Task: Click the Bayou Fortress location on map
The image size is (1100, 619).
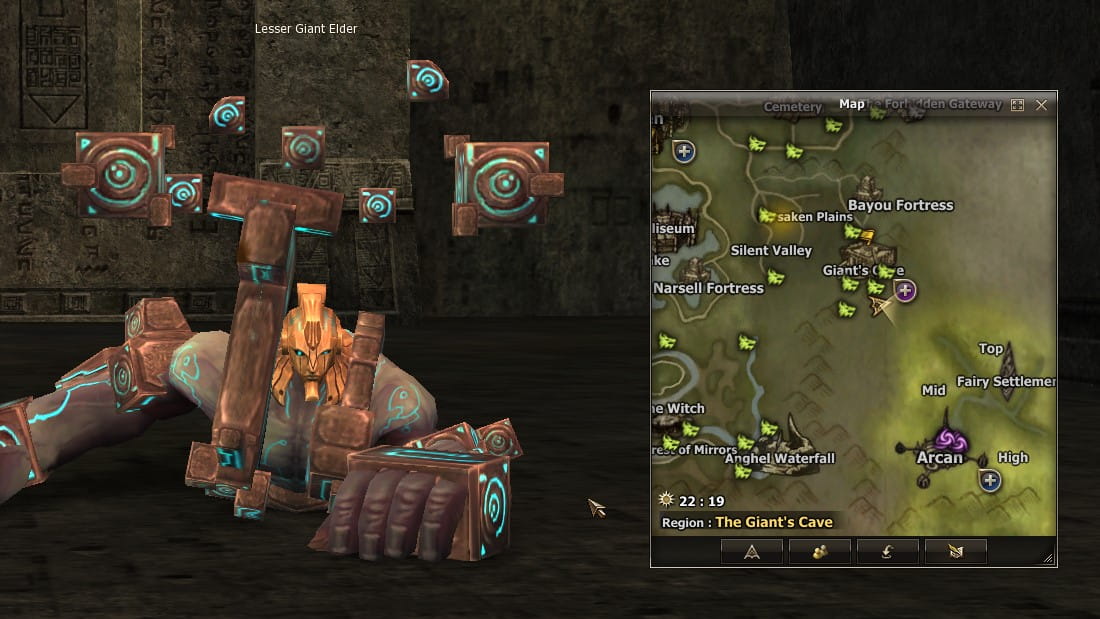Action: click(x=900, y=205)
